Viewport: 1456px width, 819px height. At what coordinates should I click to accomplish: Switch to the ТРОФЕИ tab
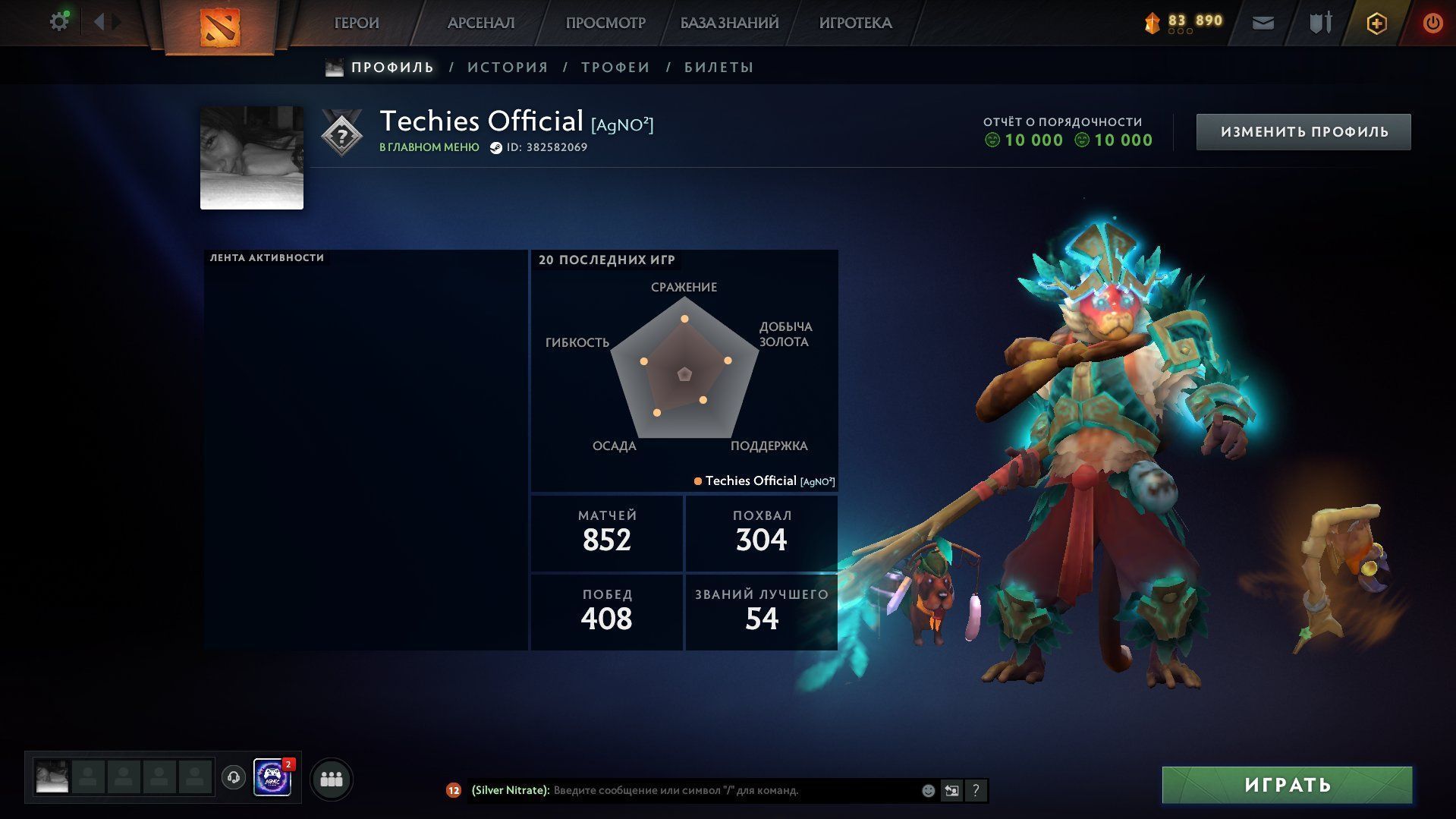pos(615,68)
